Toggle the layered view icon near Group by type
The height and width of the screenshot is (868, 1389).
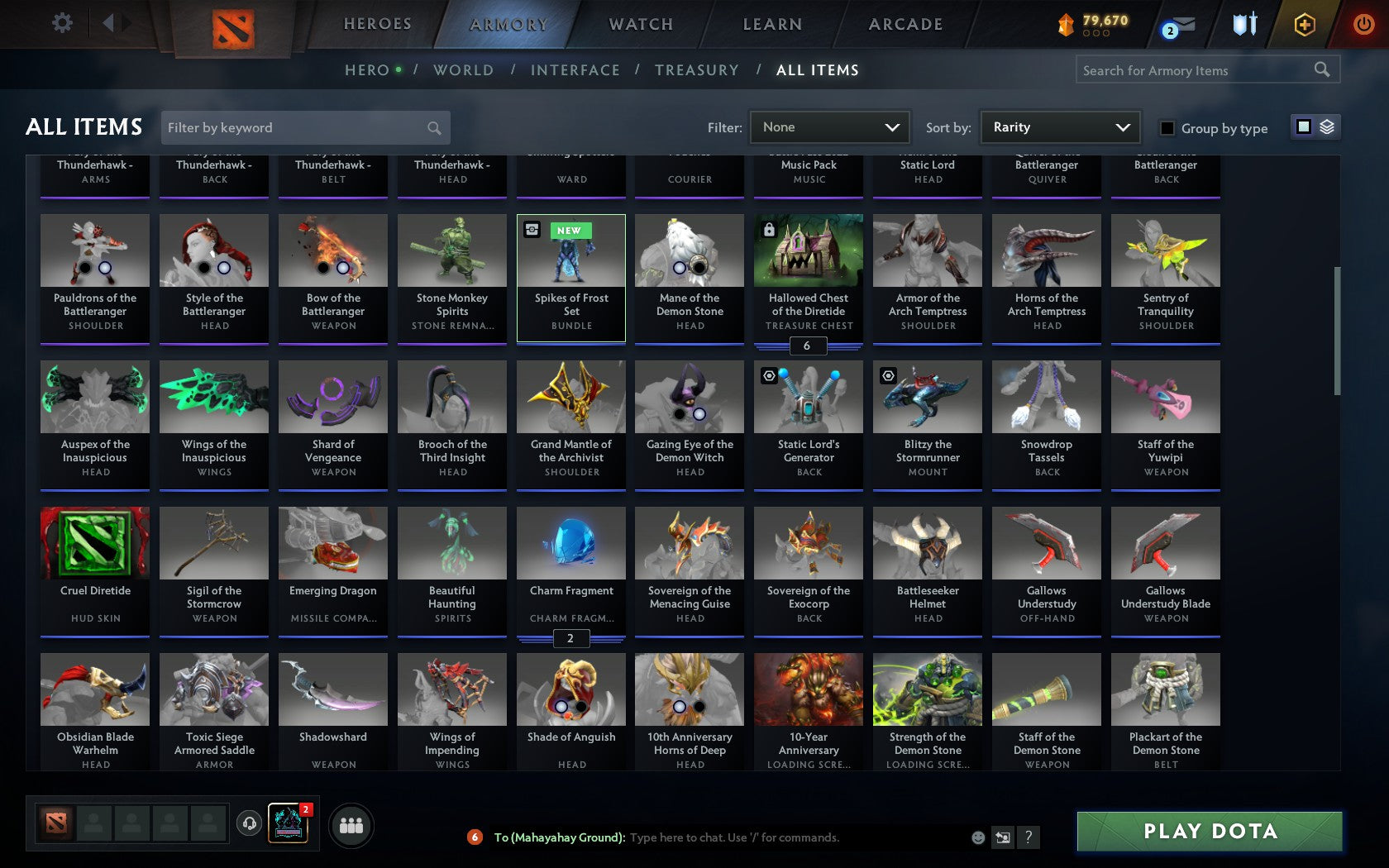click(x=1327, y=126)
